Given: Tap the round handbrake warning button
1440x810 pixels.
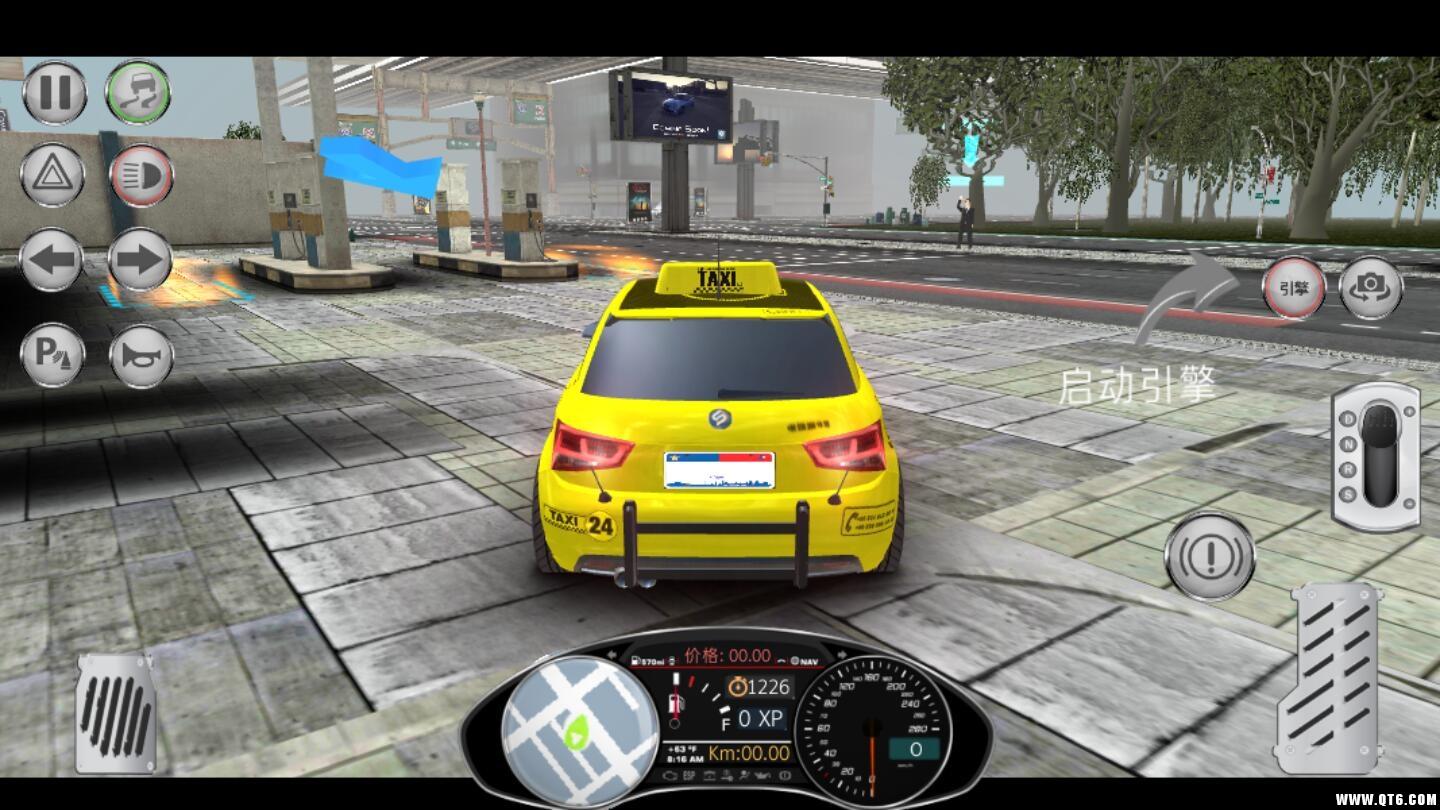Looking at the screenshot, I should 1210,556.
